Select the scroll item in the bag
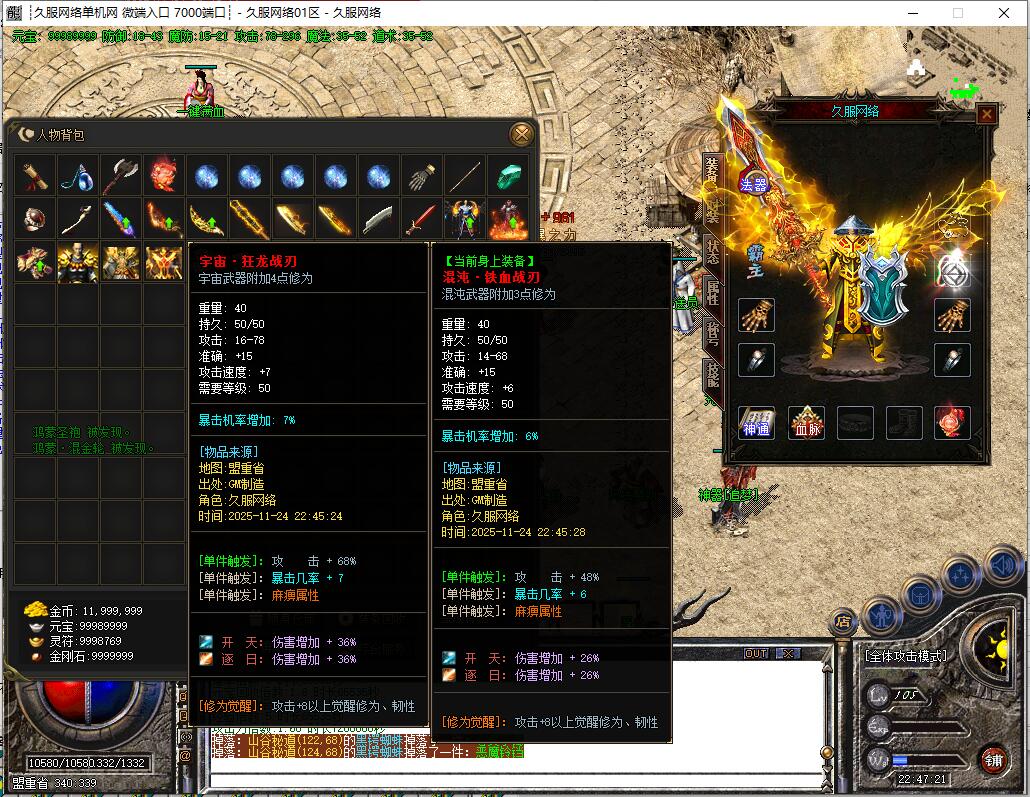This screenshot has height=797, width=1030. coord(34,176)
